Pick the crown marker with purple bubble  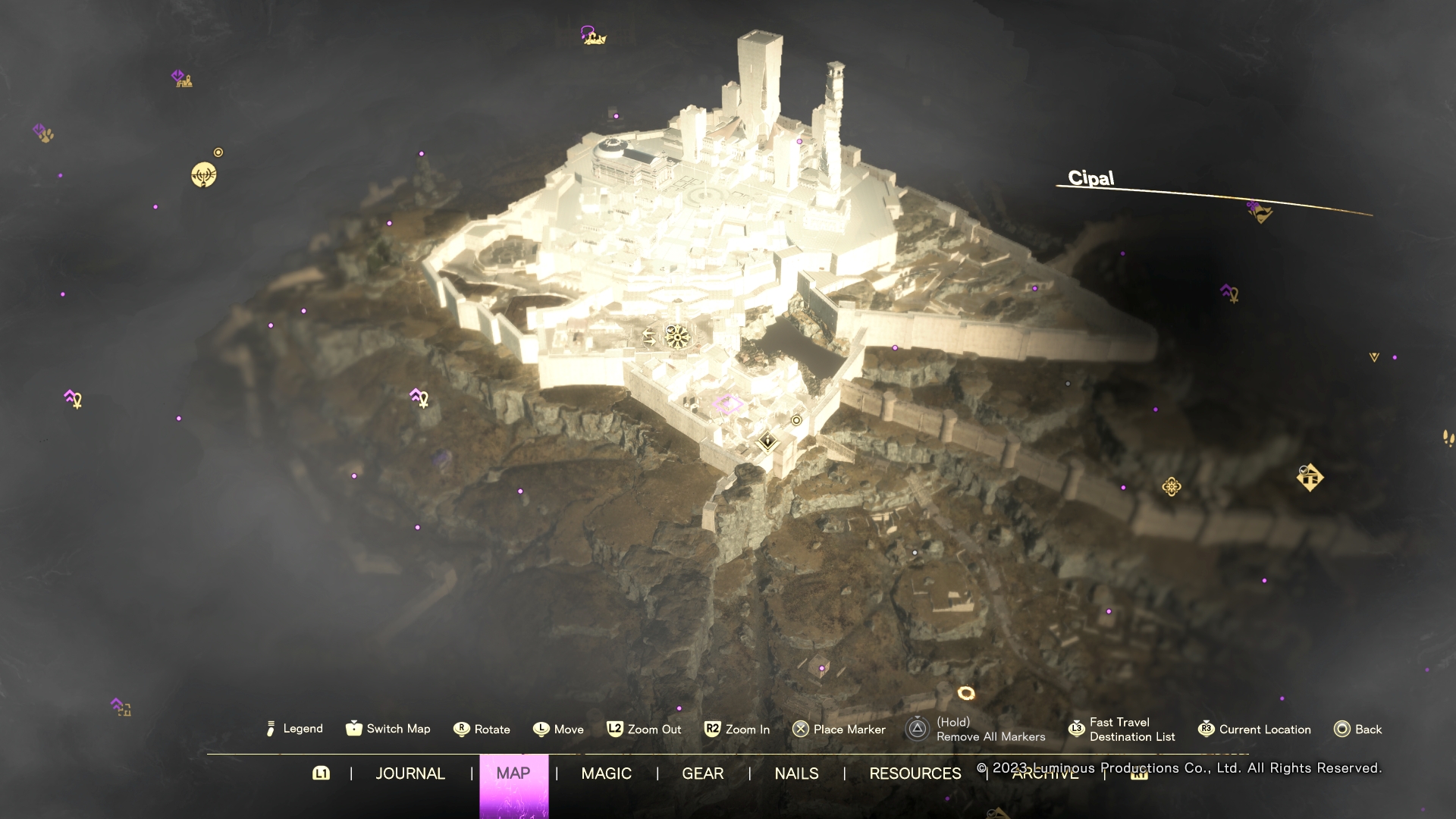click(594, 36)
